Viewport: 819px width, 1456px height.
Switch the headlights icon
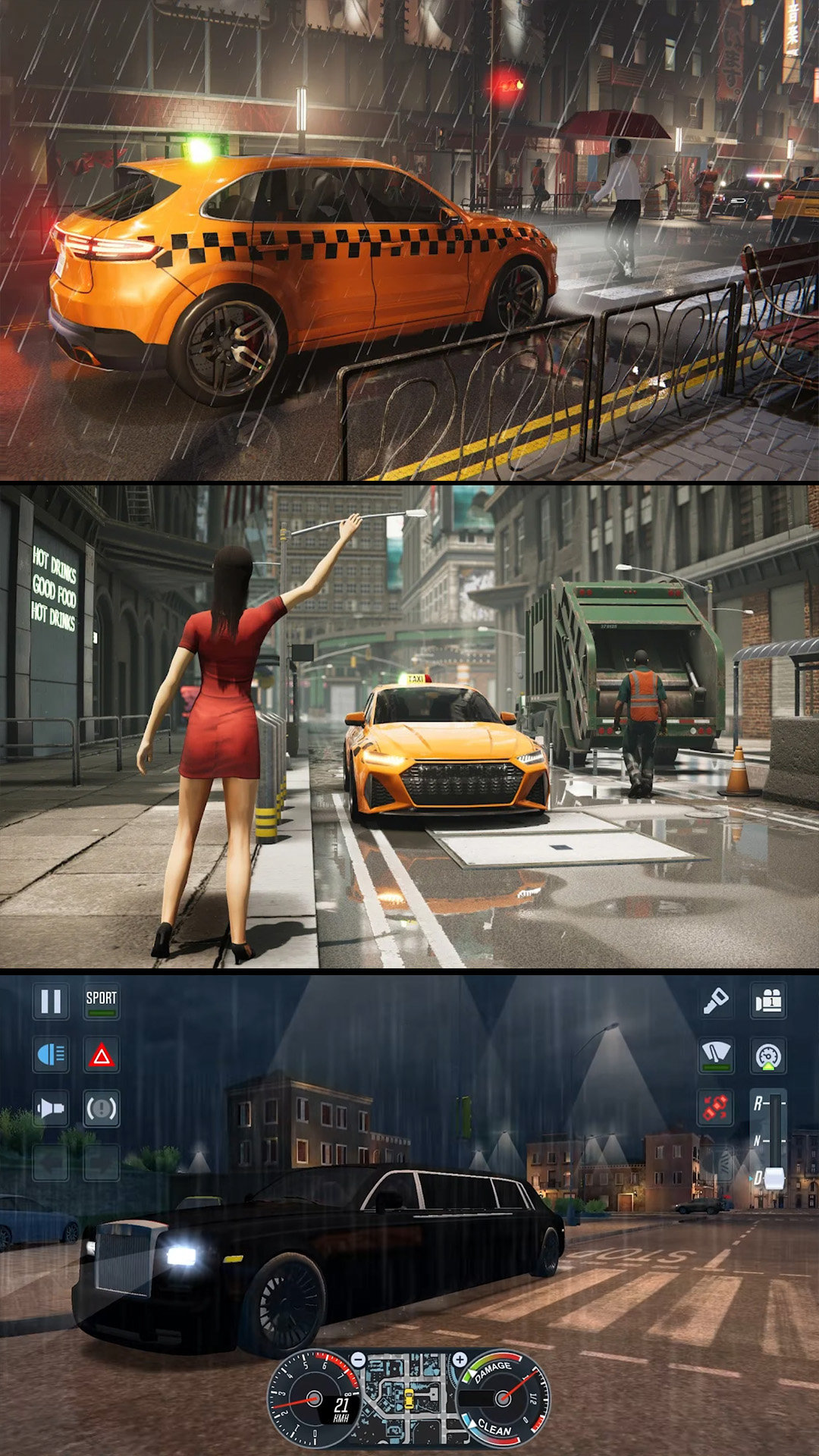pyautogui.click(x=51, y=1055)
